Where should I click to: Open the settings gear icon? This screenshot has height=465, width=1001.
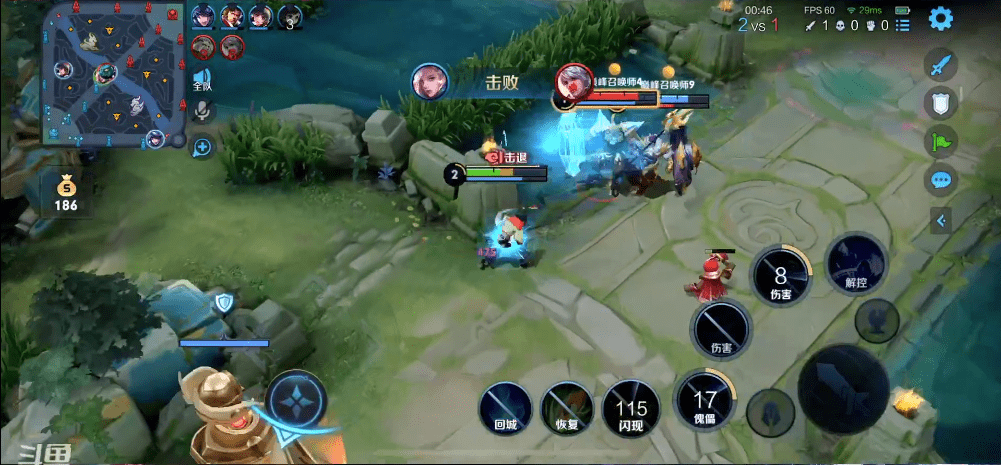[940, 18]
